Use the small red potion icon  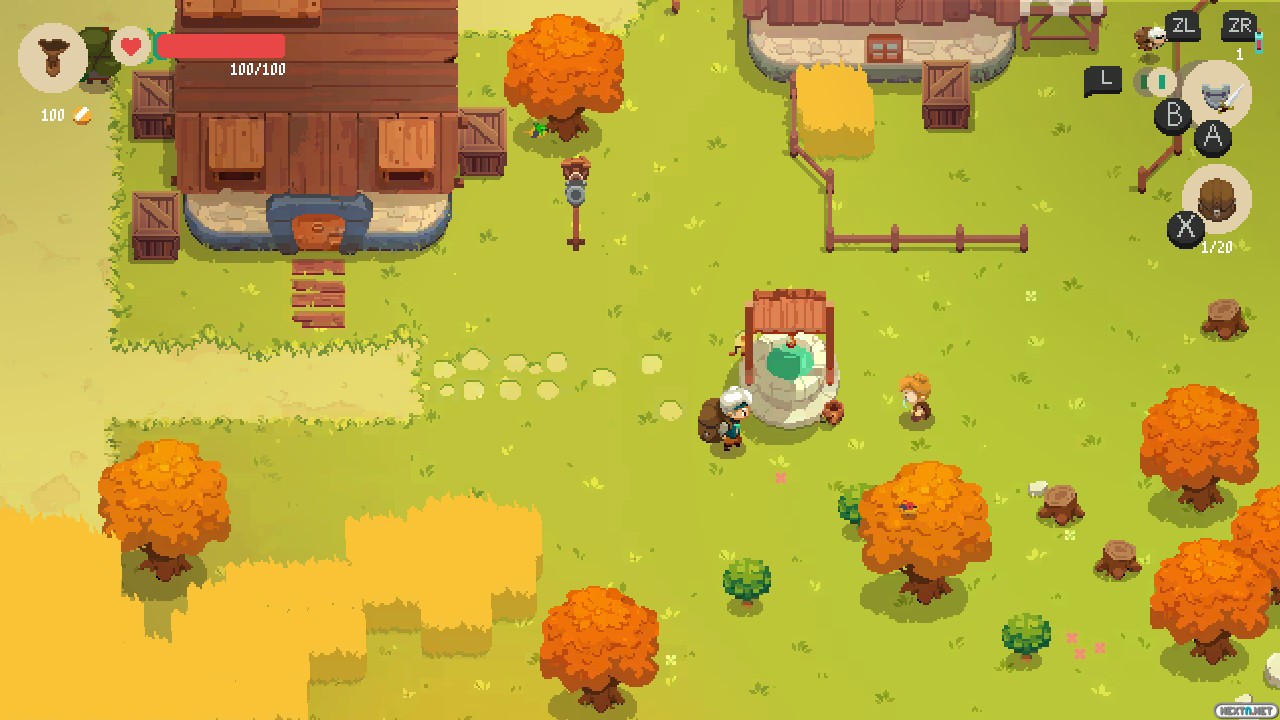[1258, 44]
